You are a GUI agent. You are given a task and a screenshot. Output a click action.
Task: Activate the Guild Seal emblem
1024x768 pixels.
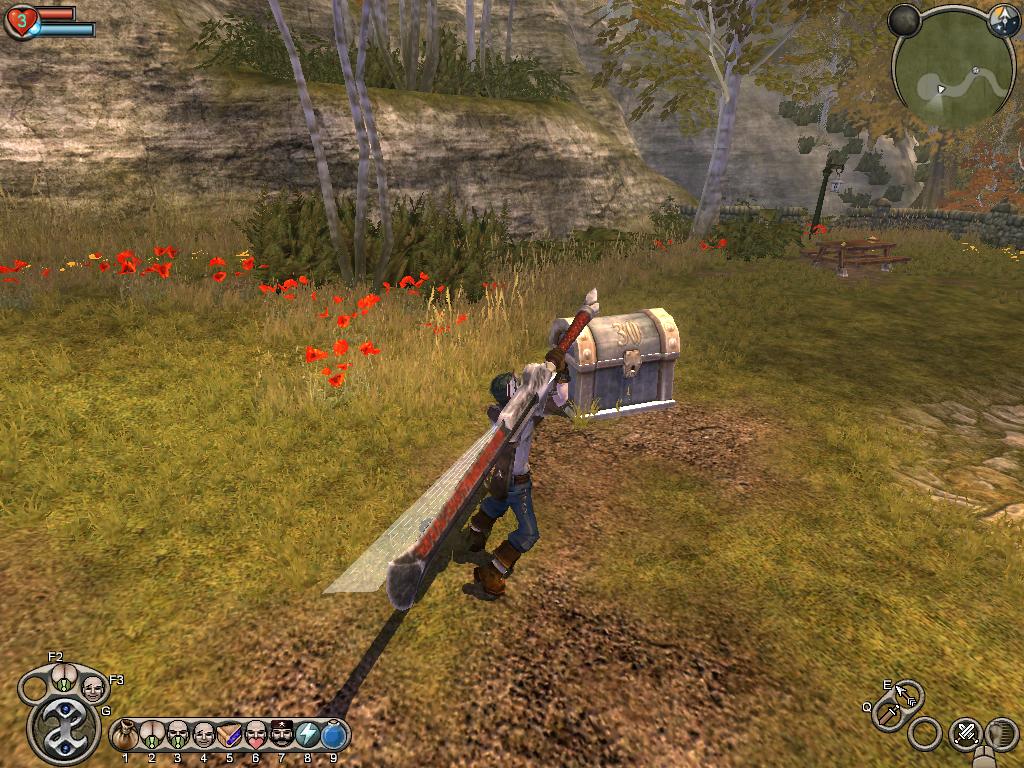pyautogui.click(x=64, y=729)
